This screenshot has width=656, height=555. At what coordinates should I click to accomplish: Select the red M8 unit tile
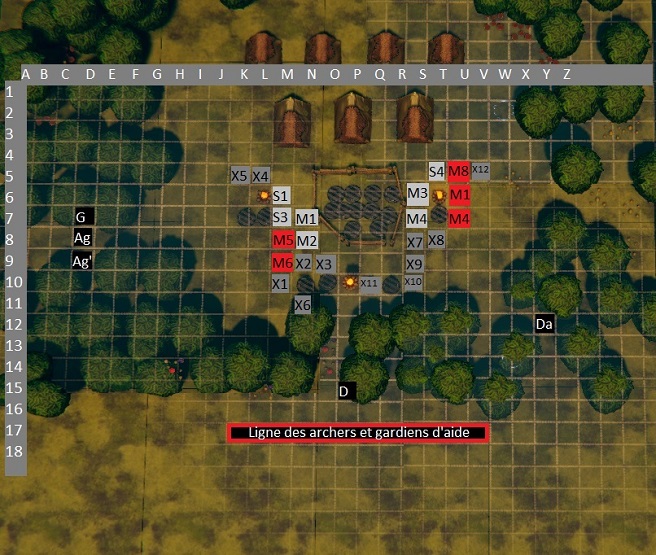click(x=459, y=172)
